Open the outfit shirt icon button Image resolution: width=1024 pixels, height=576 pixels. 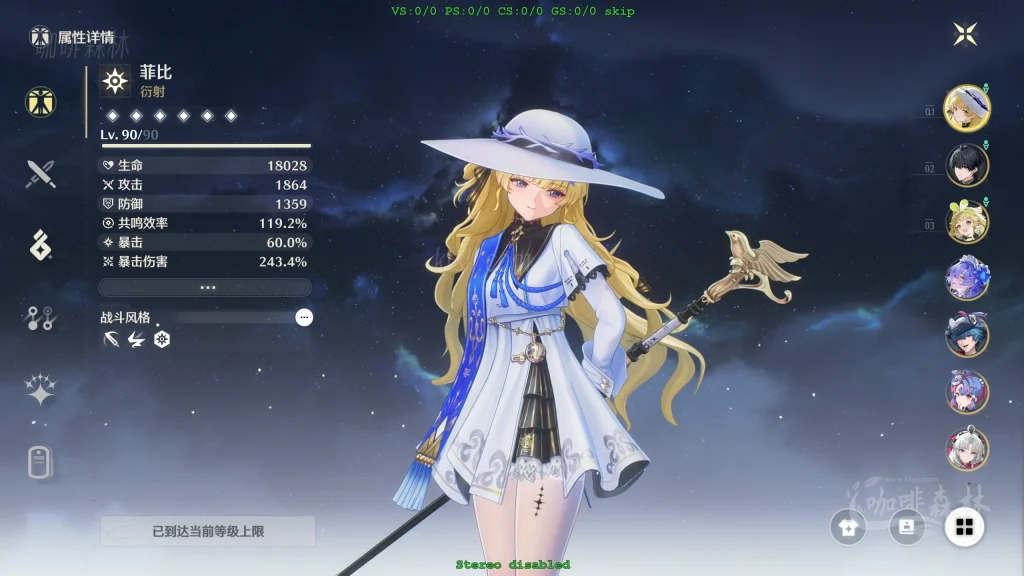pyautogui.click(x=849, y=527)
